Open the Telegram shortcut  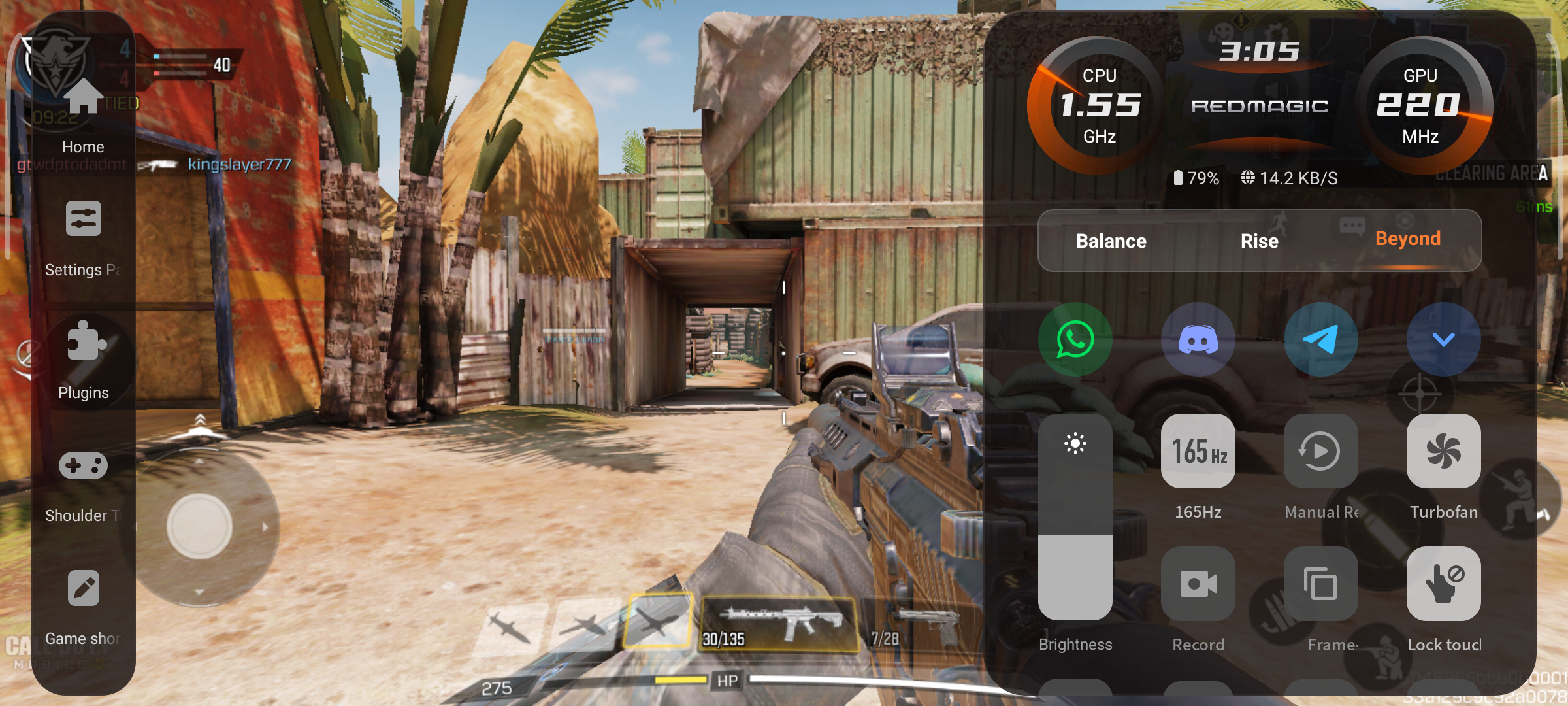pos(1320,339)
